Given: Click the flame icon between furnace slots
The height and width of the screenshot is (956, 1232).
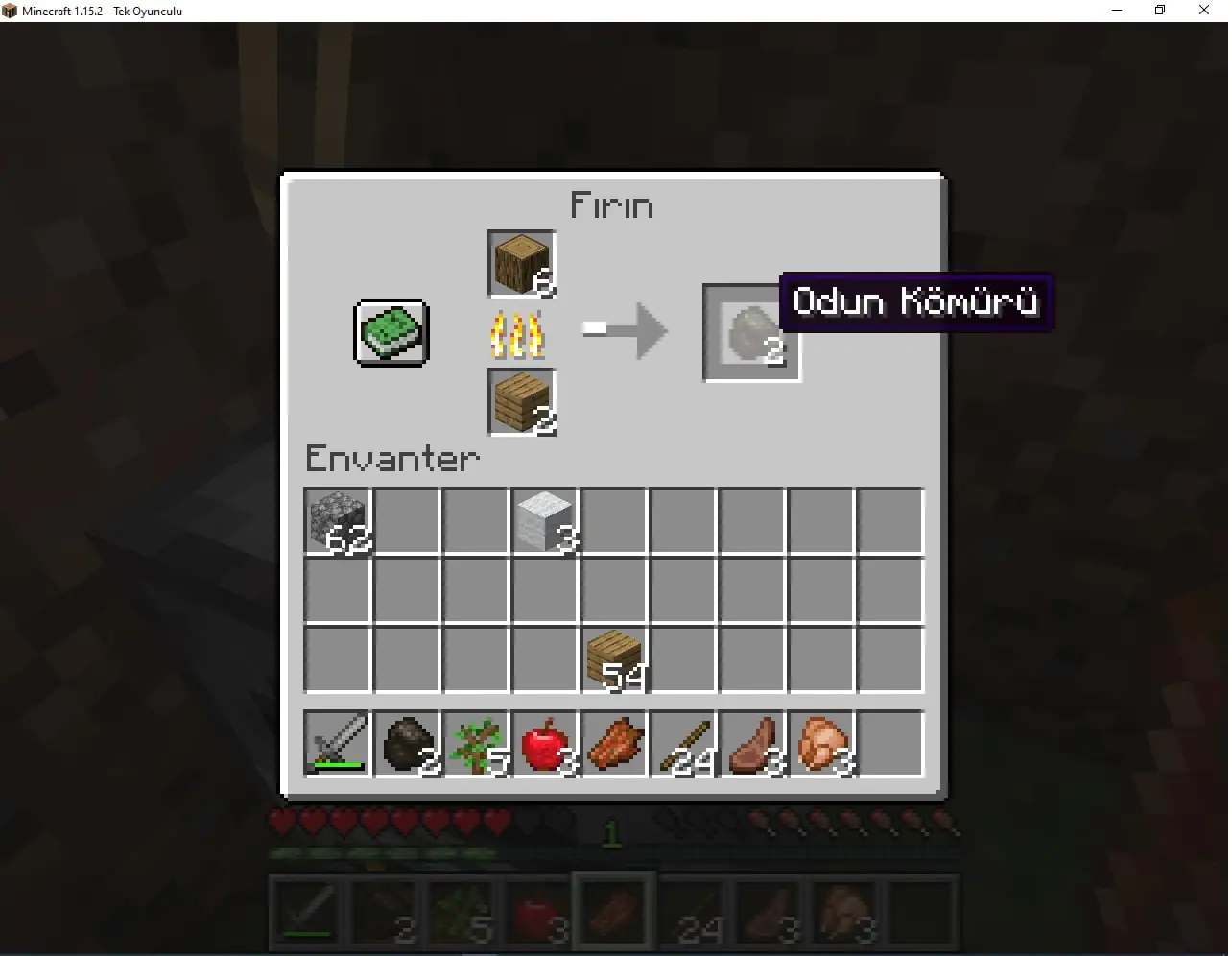Looking at the screenshot, I should tap(518, 336).
